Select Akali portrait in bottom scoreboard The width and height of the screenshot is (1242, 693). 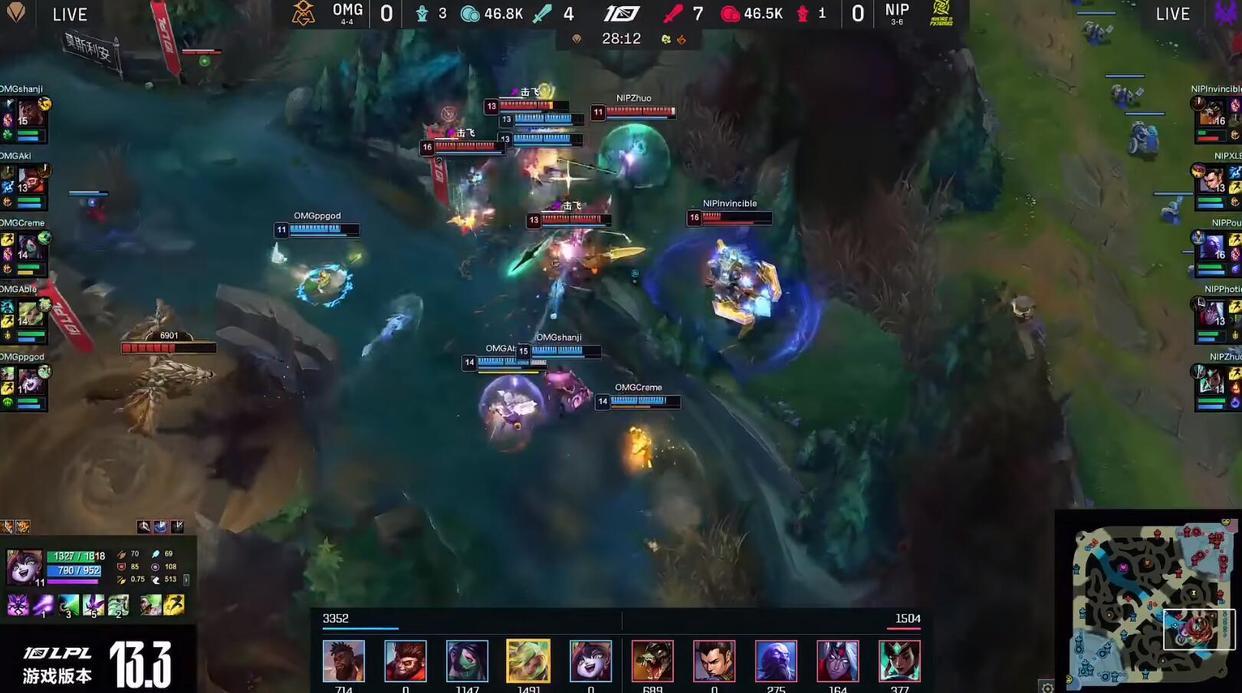(x=467, y=661)
